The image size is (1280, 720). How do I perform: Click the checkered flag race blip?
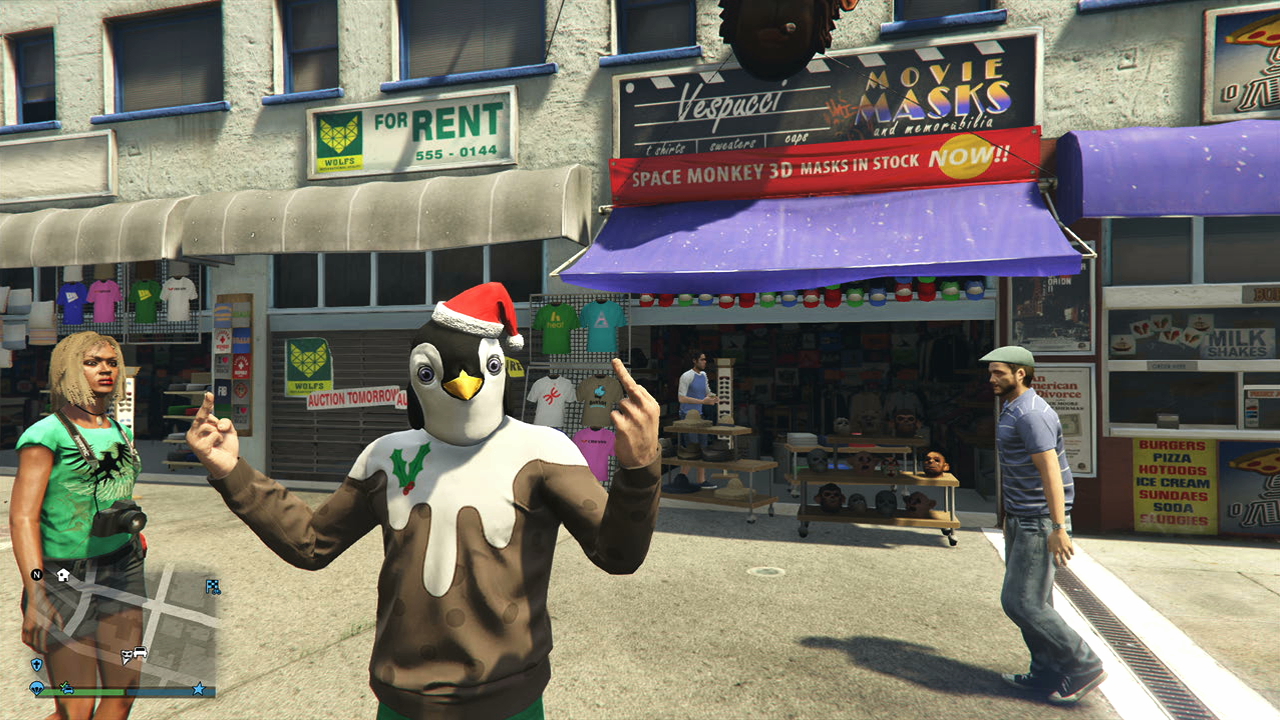[x=212, y=586]
